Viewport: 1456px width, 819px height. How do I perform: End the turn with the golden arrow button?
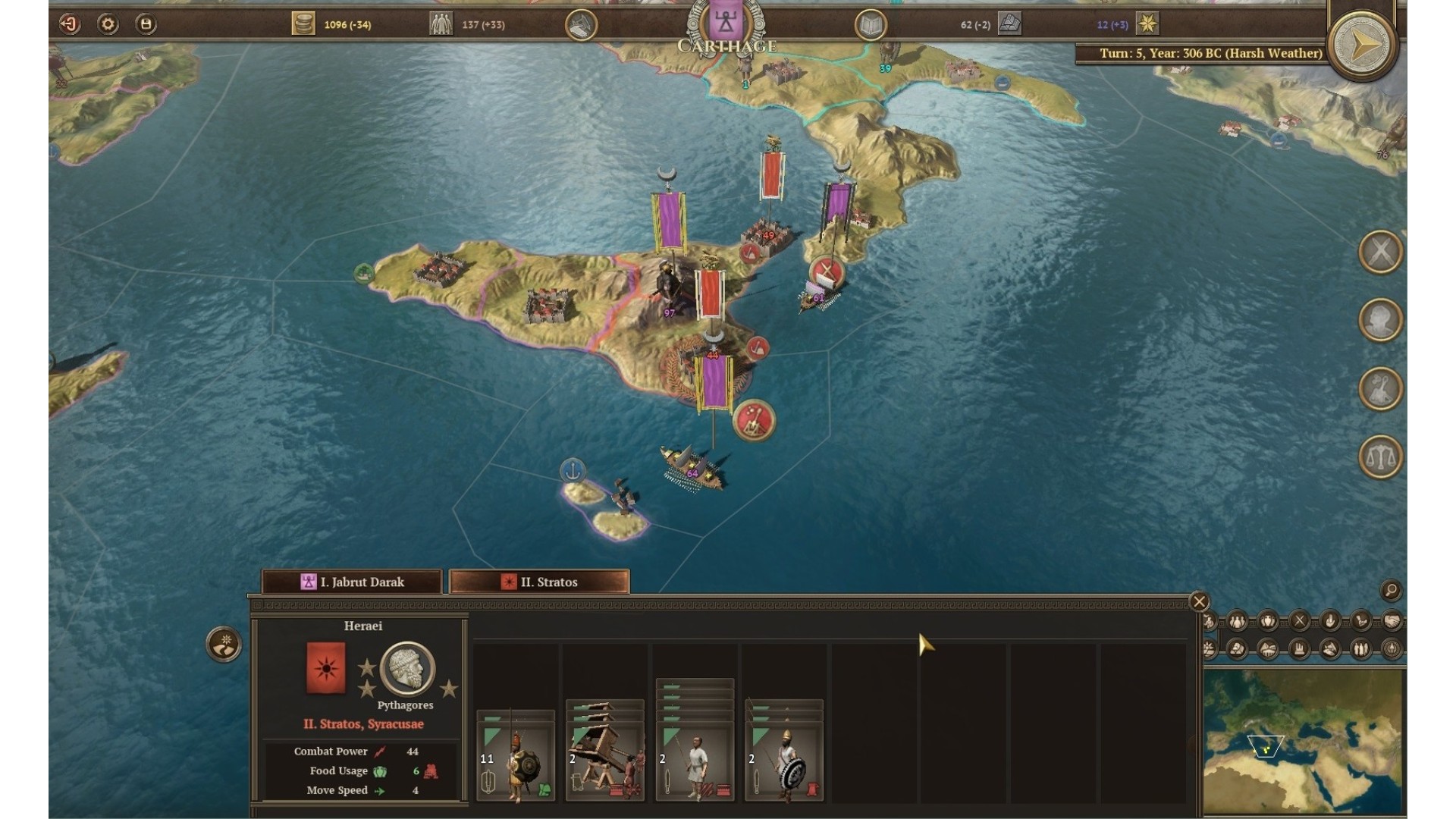click(x=1363, y=46)
